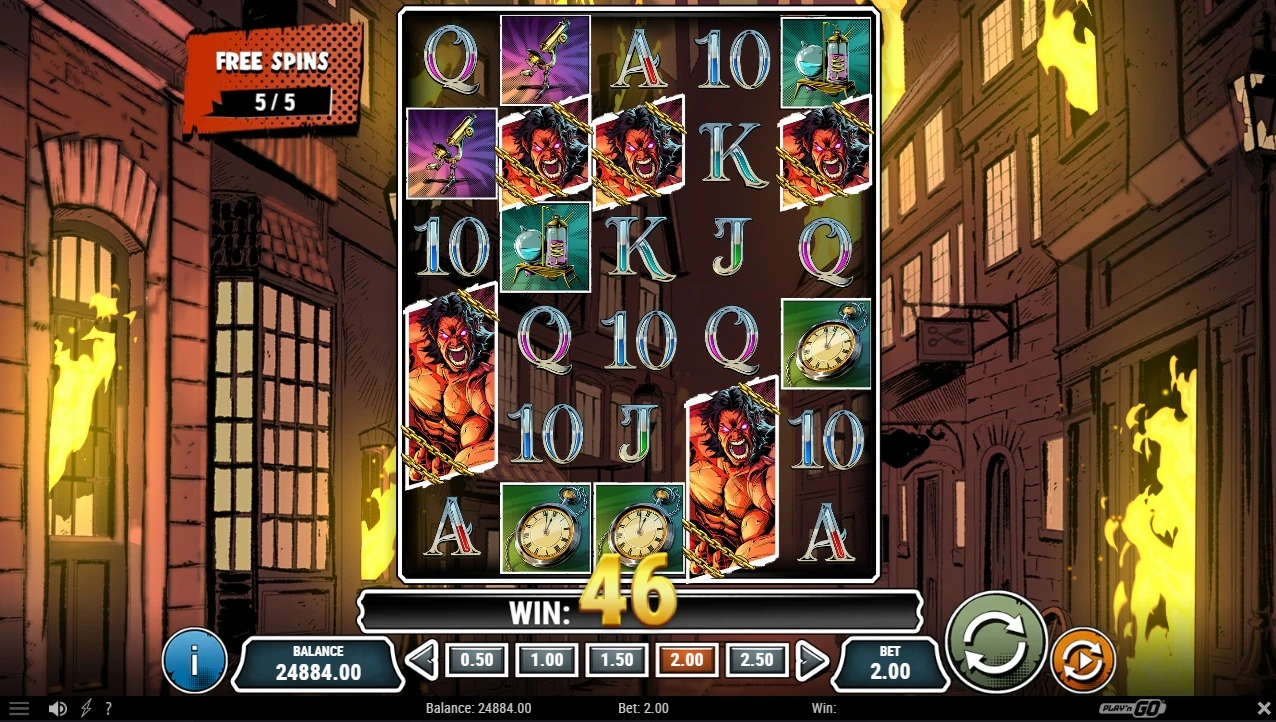This screenshot has width=1276, height=722.
Task: Increase bet with the right arrow
Action: click(811, 660)
